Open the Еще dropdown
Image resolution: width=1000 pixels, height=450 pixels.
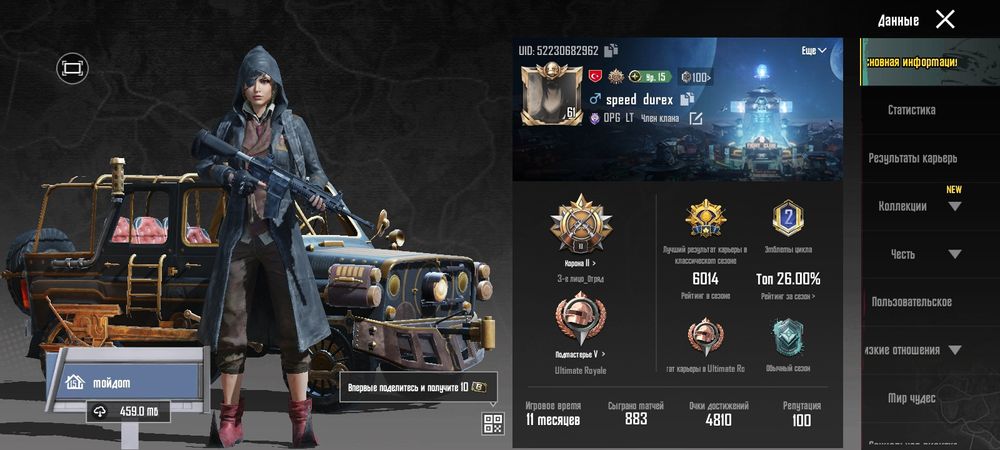coord(814,50)
